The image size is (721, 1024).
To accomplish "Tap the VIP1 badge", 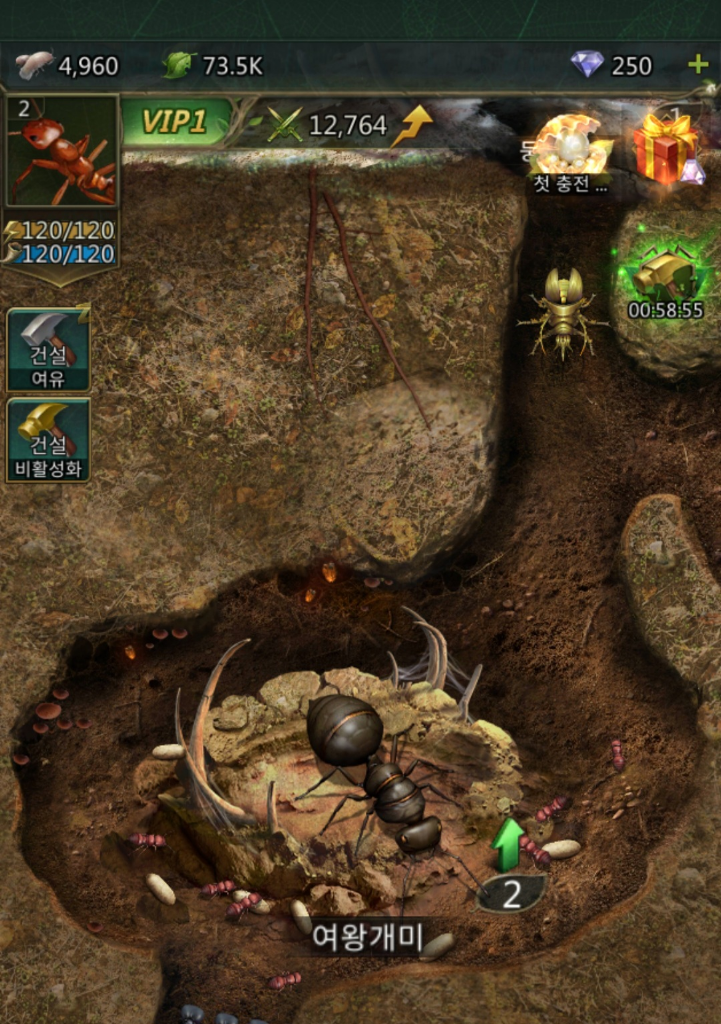I will tap(176, 123).
